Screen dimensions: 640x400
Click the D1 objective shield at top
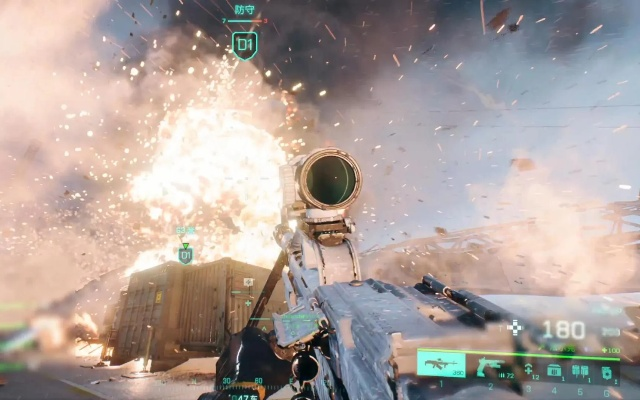[245, 43]
